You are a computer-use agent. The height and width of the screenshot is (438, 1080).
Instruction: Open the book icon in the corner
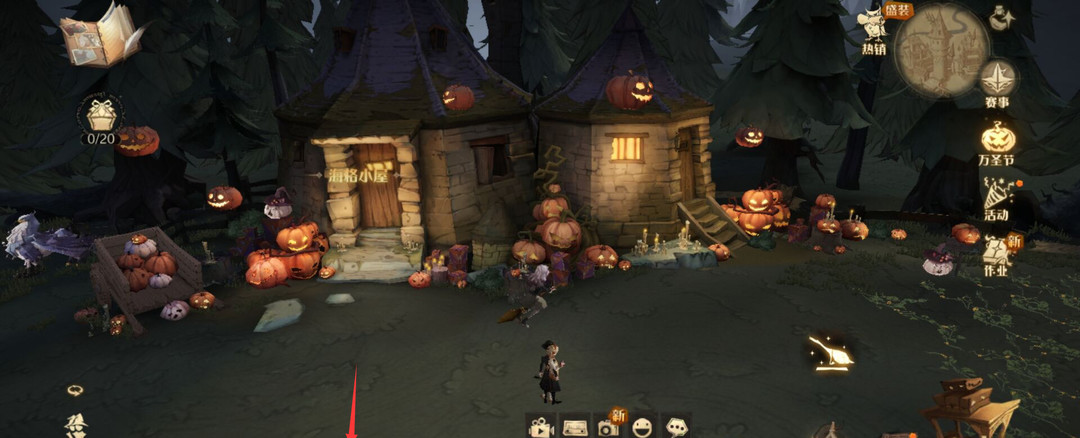pyautogui.click(x=100, y=36)
